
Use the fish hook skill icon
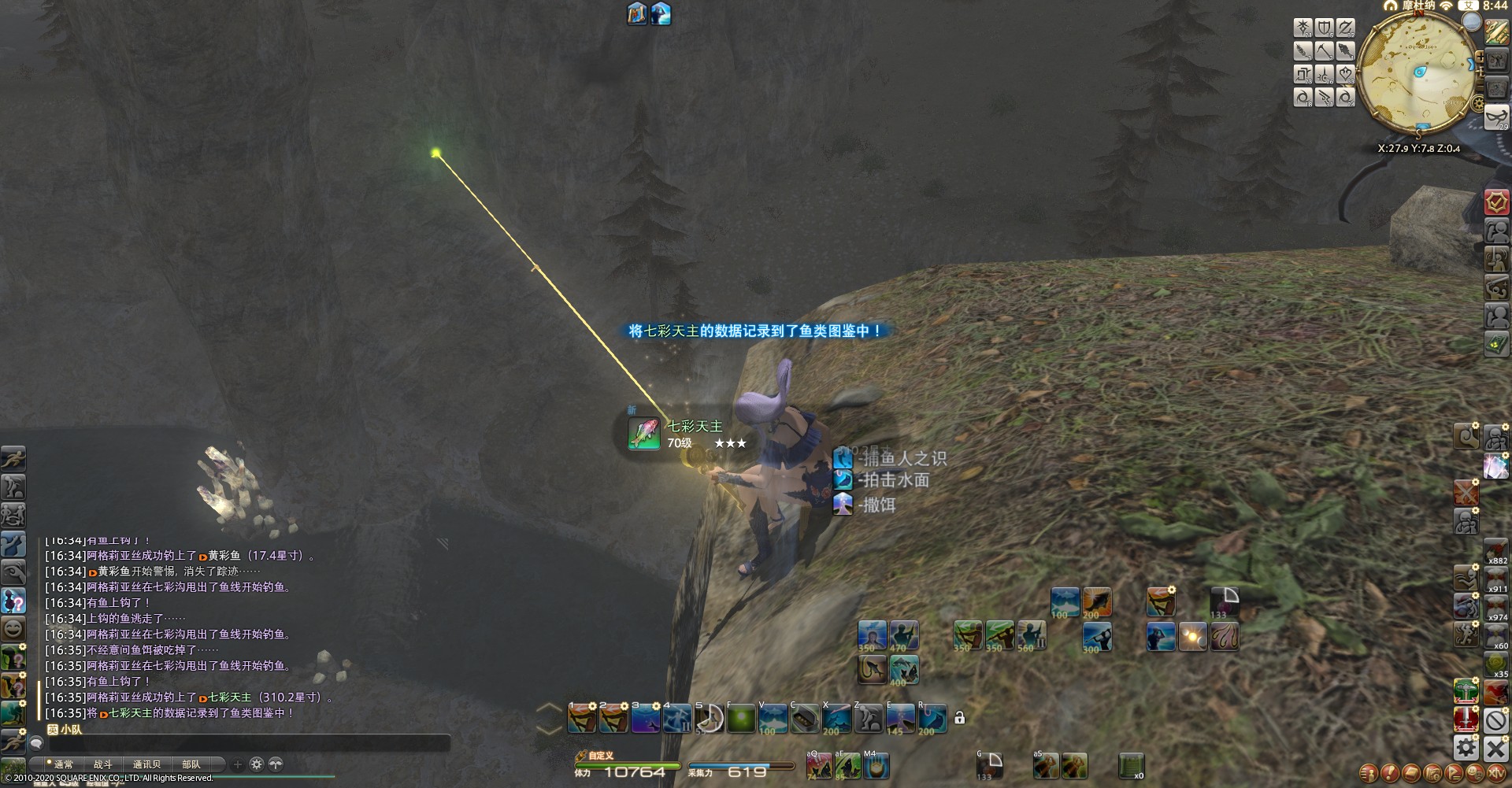pyautogui.click(x=873, y=669)
